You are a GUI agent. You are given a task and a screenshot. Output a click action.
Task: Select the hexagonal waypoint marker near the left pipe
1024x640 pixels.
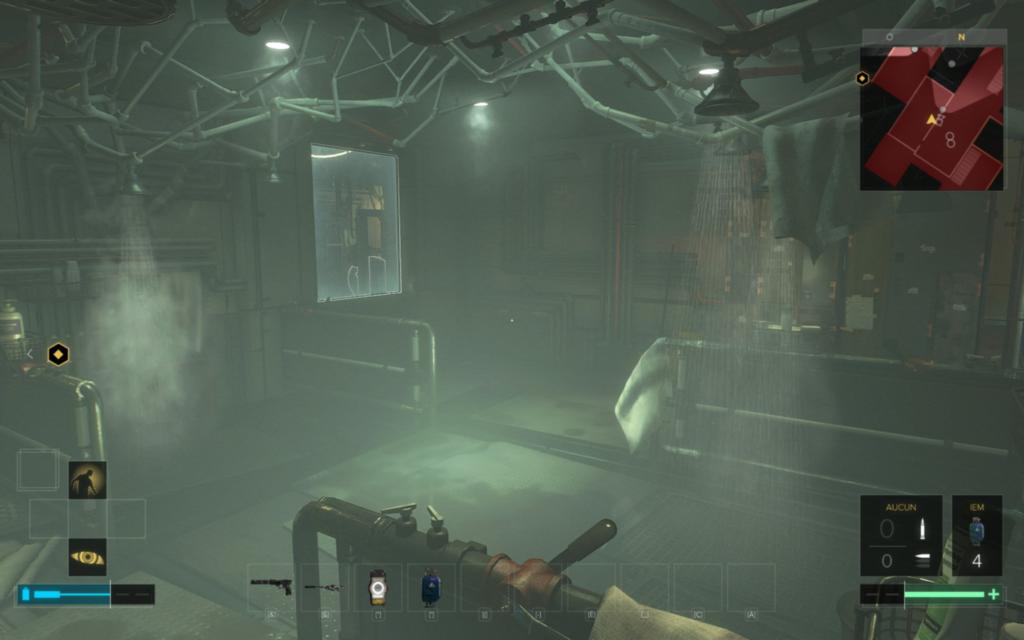pos(59,353)
